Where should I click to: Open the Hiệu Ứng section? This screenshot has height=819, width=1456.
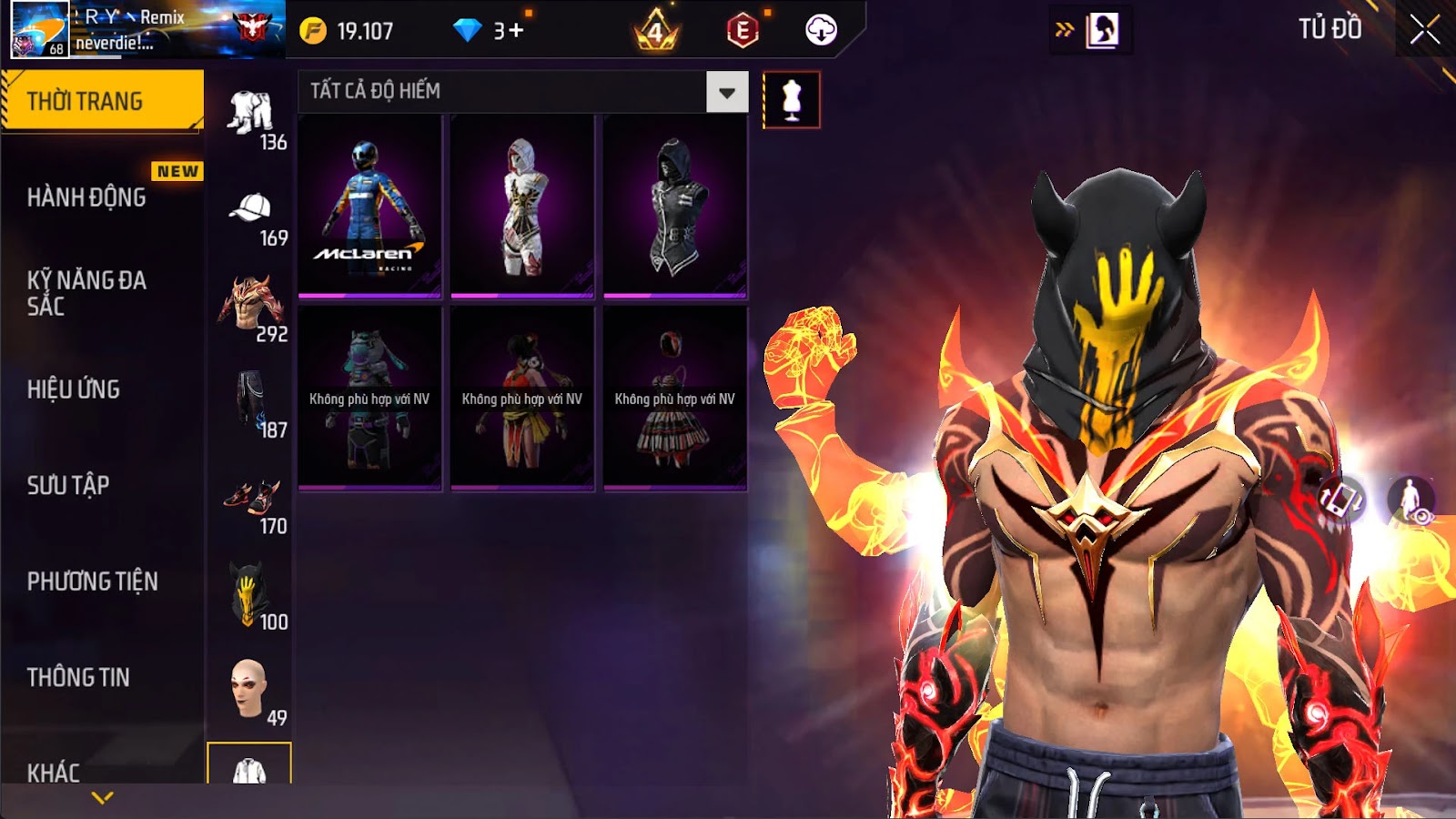point(74,389)
